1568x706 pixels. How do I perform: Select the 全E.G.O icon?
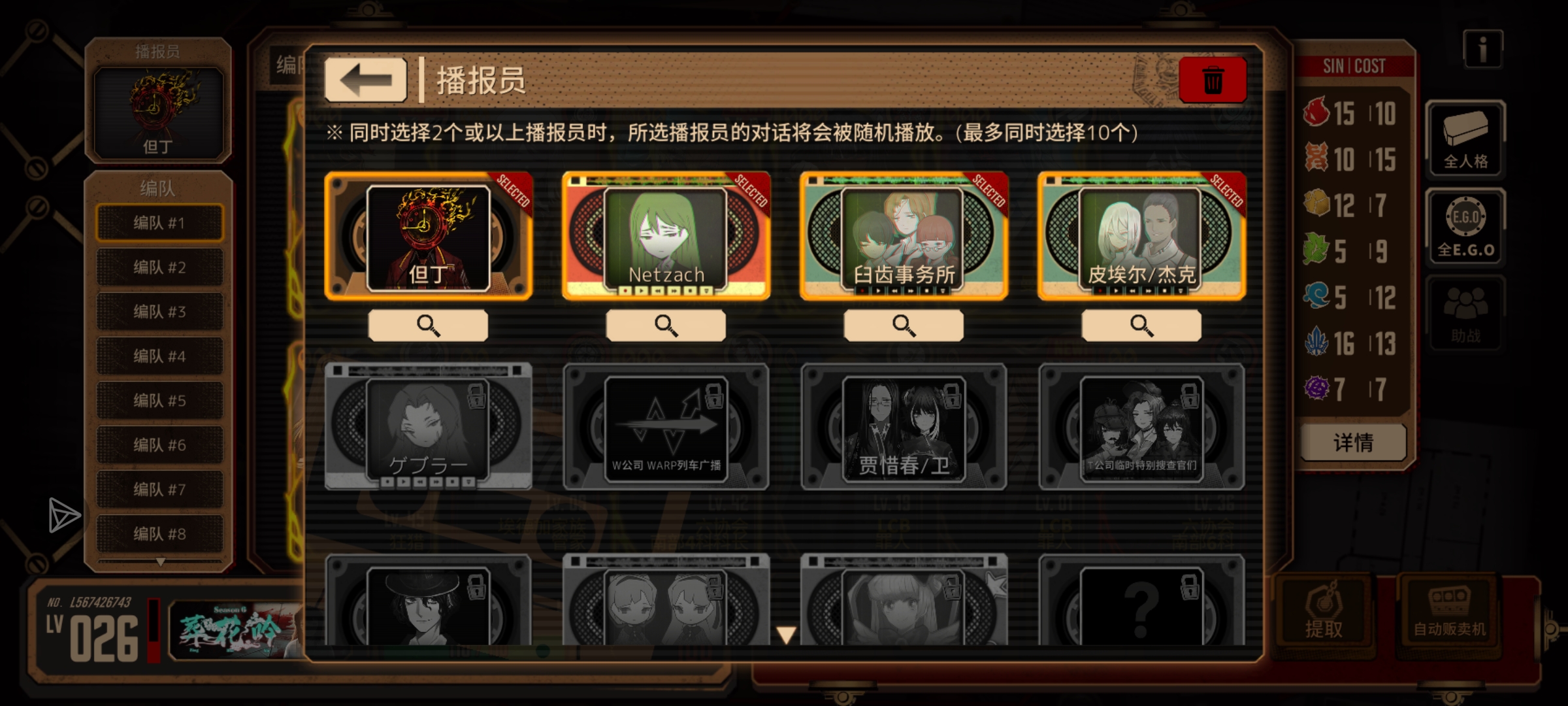[1465, 226]
